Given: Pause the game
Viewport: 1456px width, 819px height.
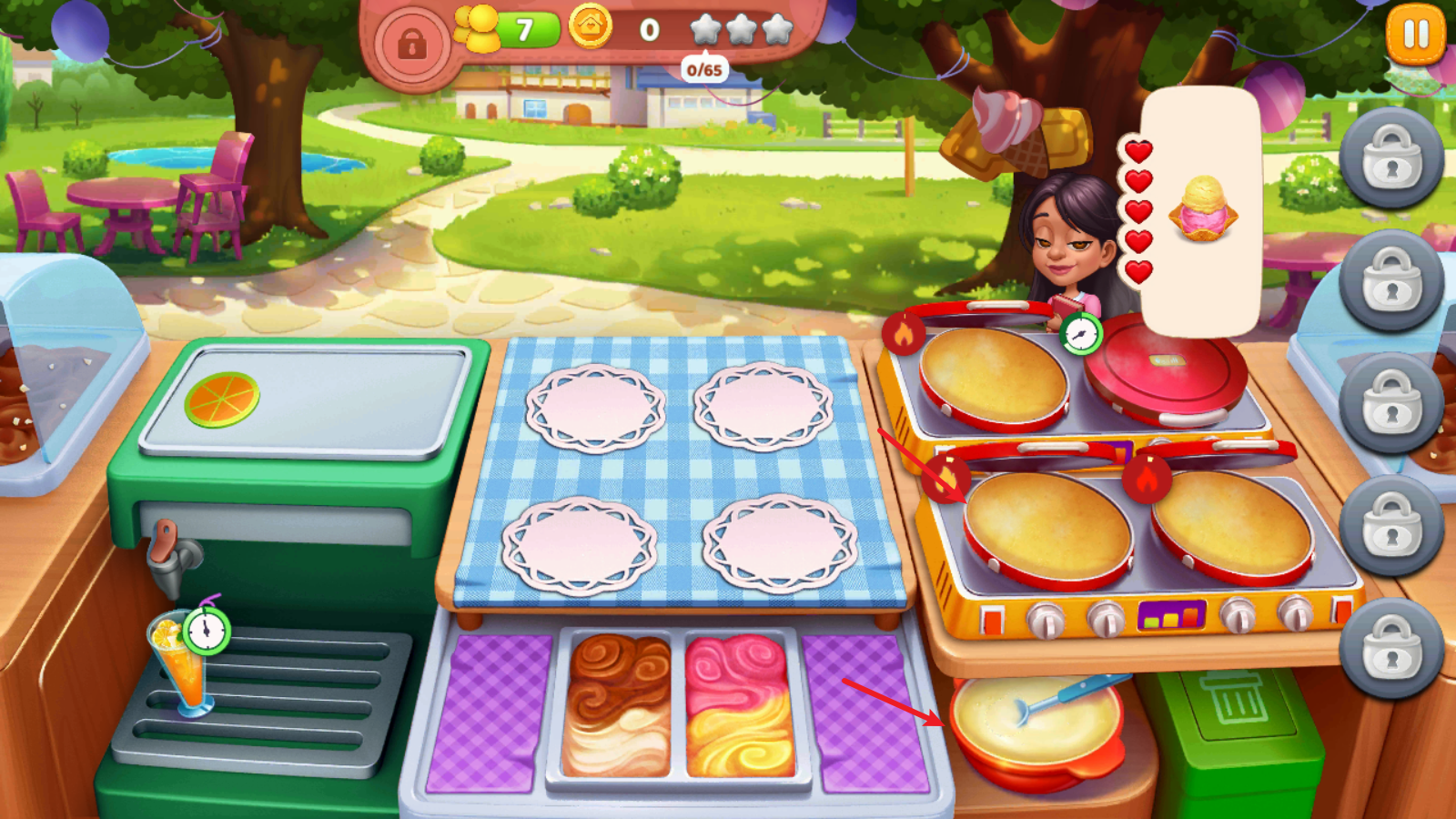Looking at the screenshot, I should point(1415,35).
